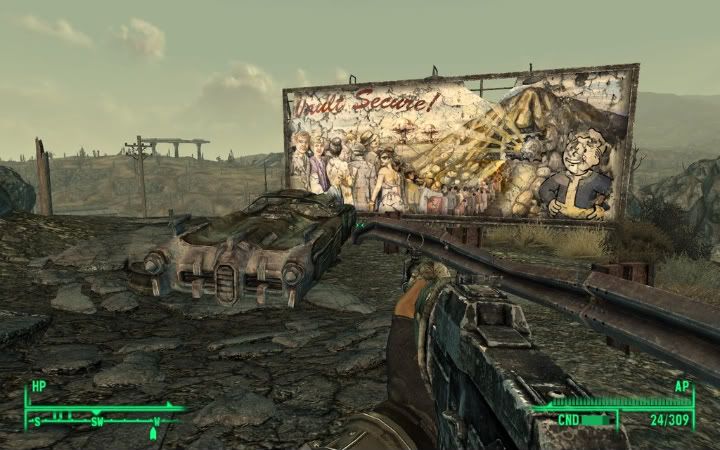This screenshot has height=450, width=720.
Task: Click the compass strip under the HP bar
Action: pos(100,420)
